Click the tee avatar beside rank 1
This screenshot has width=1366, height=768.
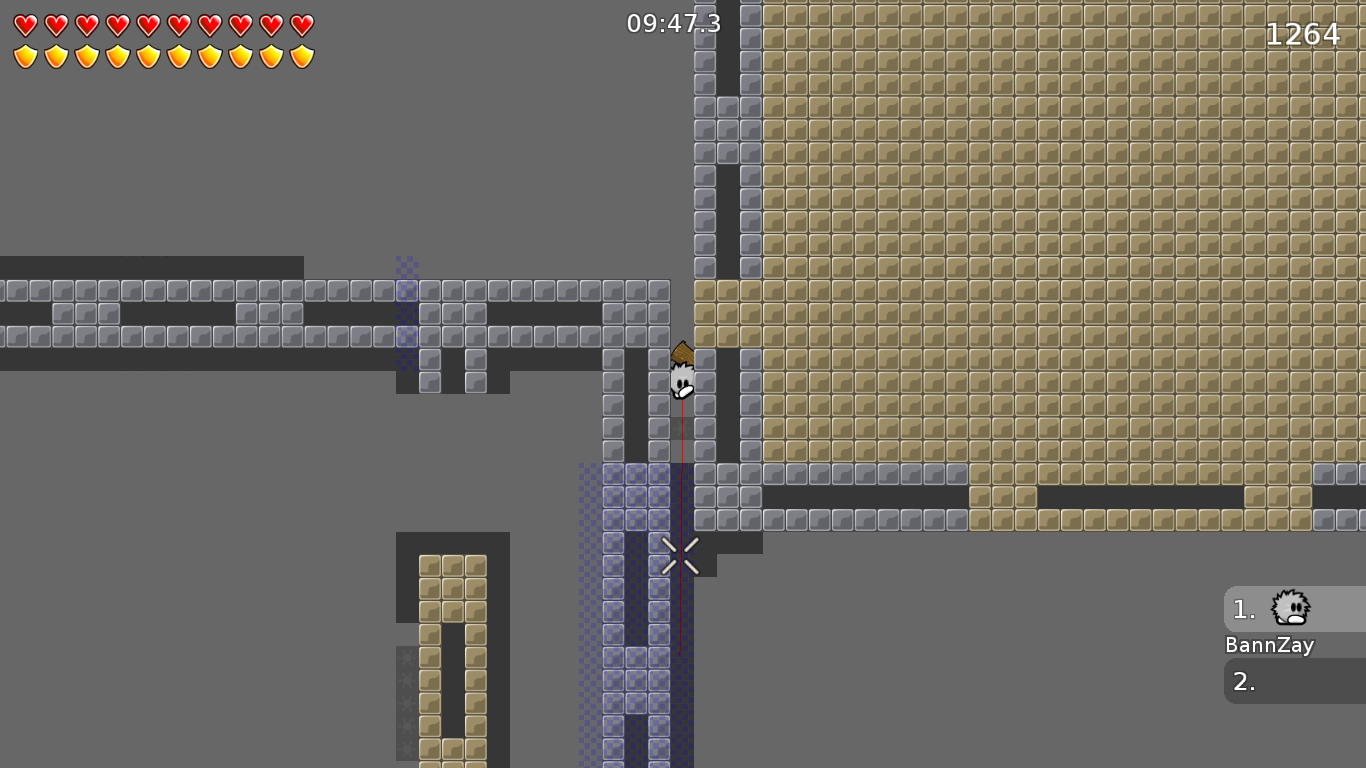tap(1289, 608)
